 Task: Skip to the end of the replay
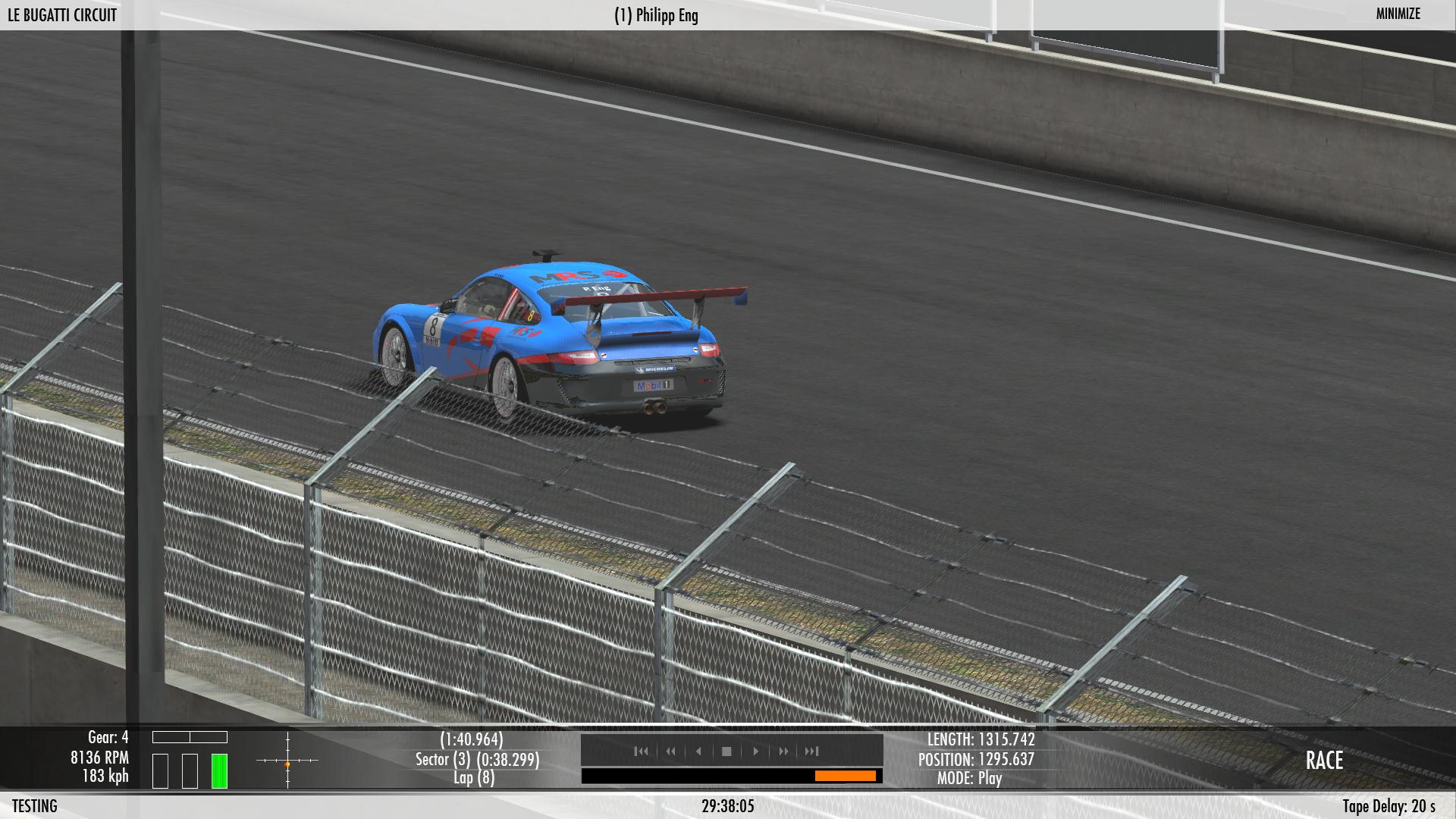(x=811, y=751)
